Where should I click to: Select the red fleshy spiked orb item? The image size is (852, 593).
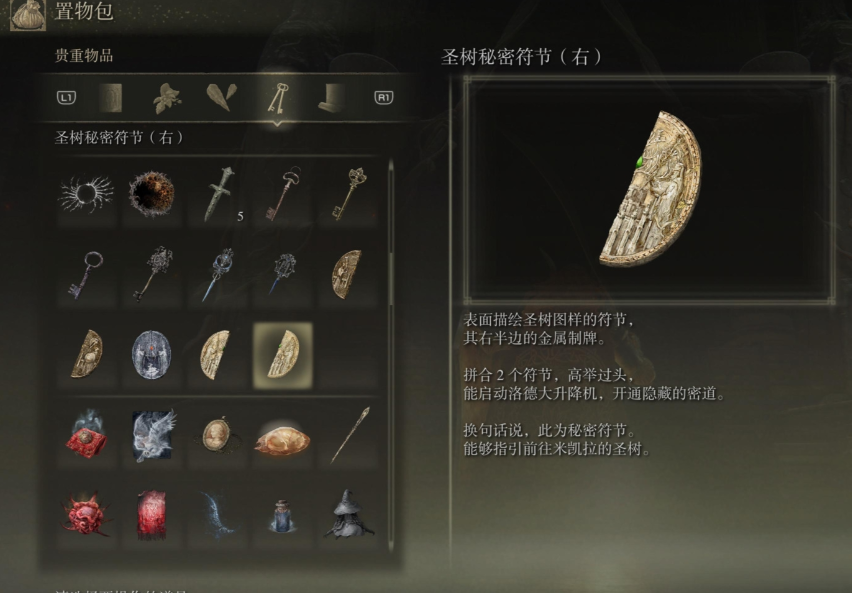(85, 513)
